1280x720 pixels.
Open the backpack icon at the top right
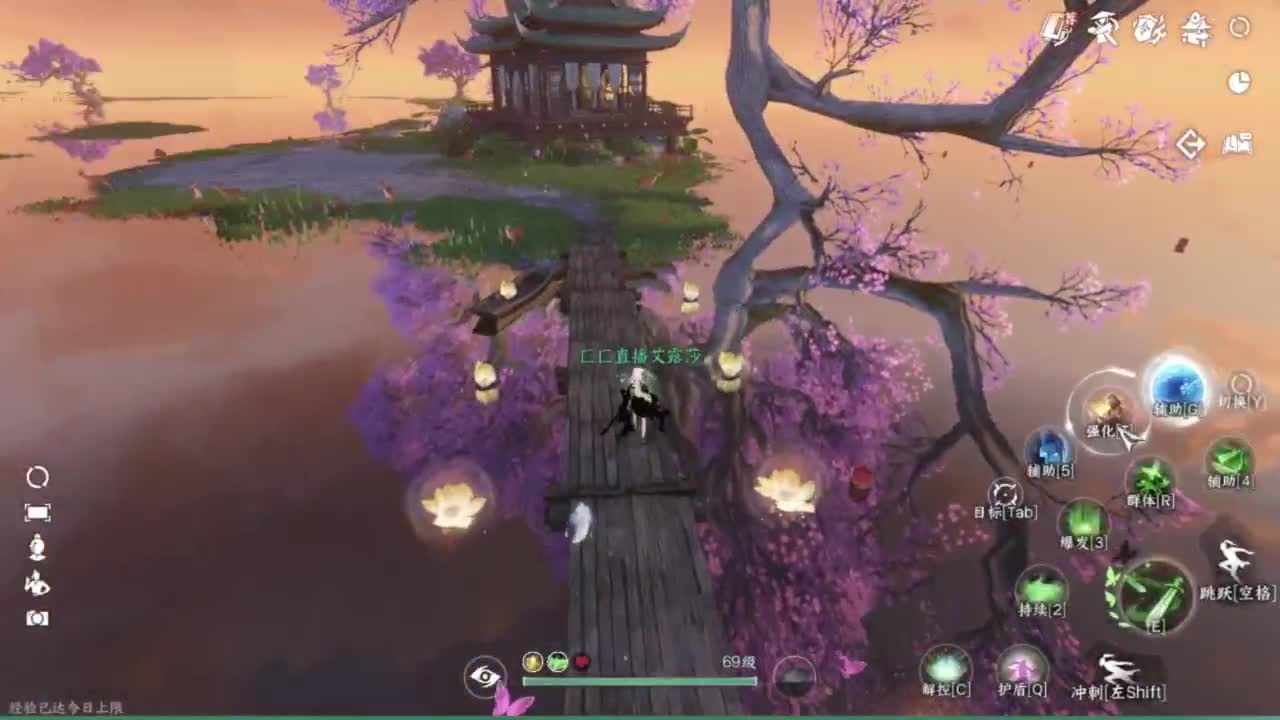pyautogui.click(x=1054, y=30)
